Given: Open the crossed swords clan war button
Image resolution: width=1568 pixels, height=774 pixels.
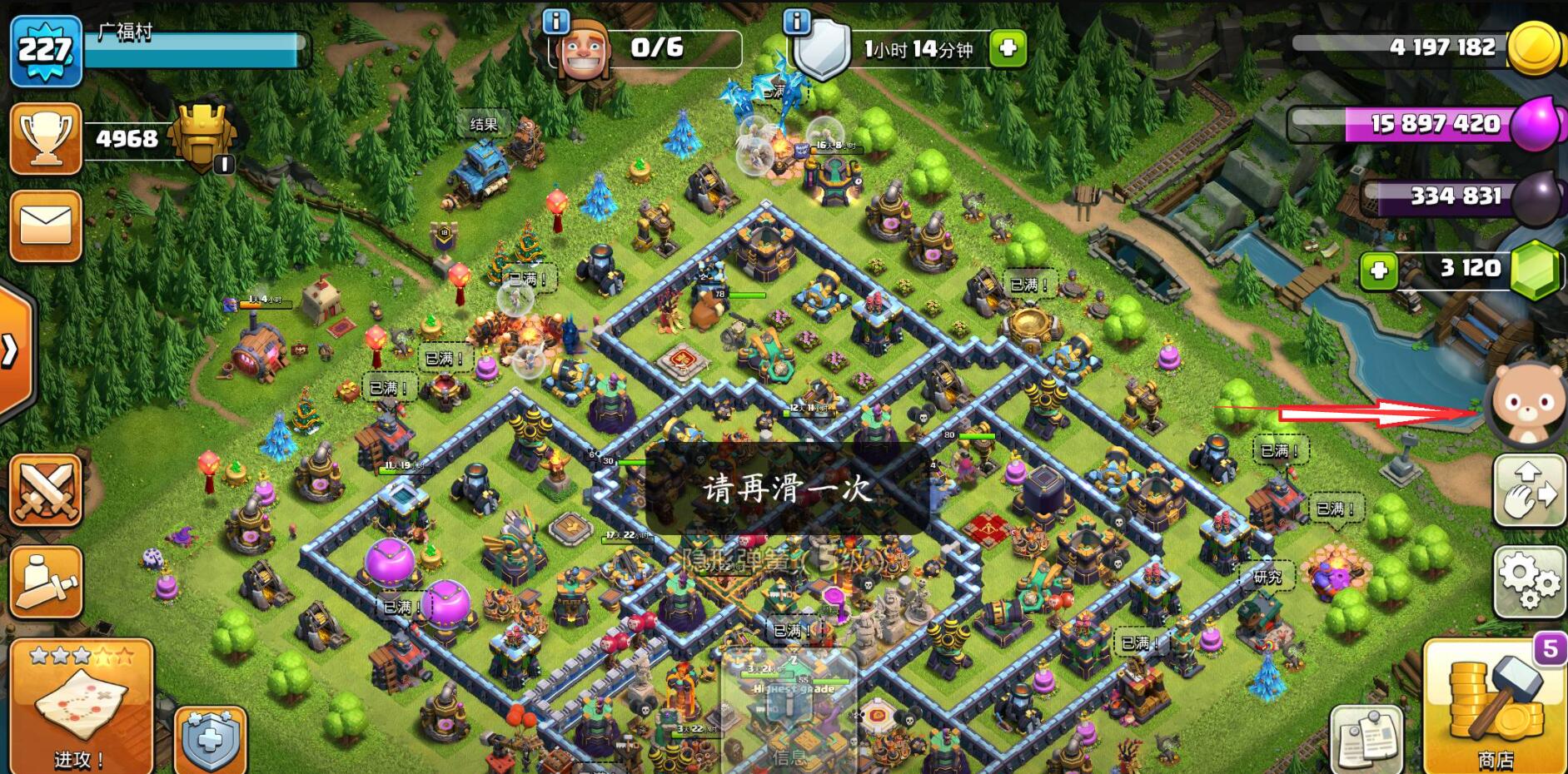Looking at the screenshot, I should [x=45, y=491].
